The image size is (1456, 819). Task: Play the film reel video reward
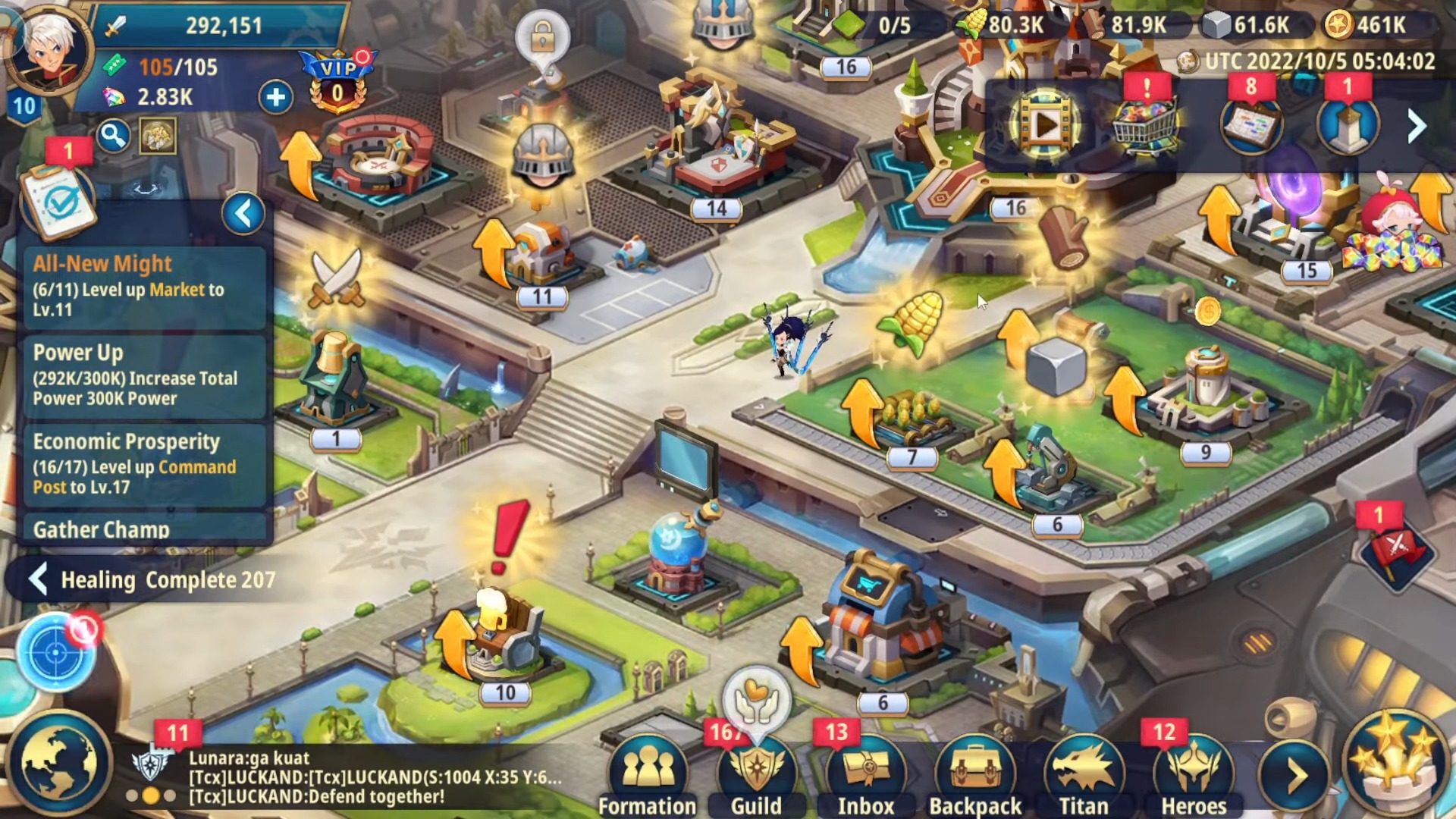tap(1044, 125)
